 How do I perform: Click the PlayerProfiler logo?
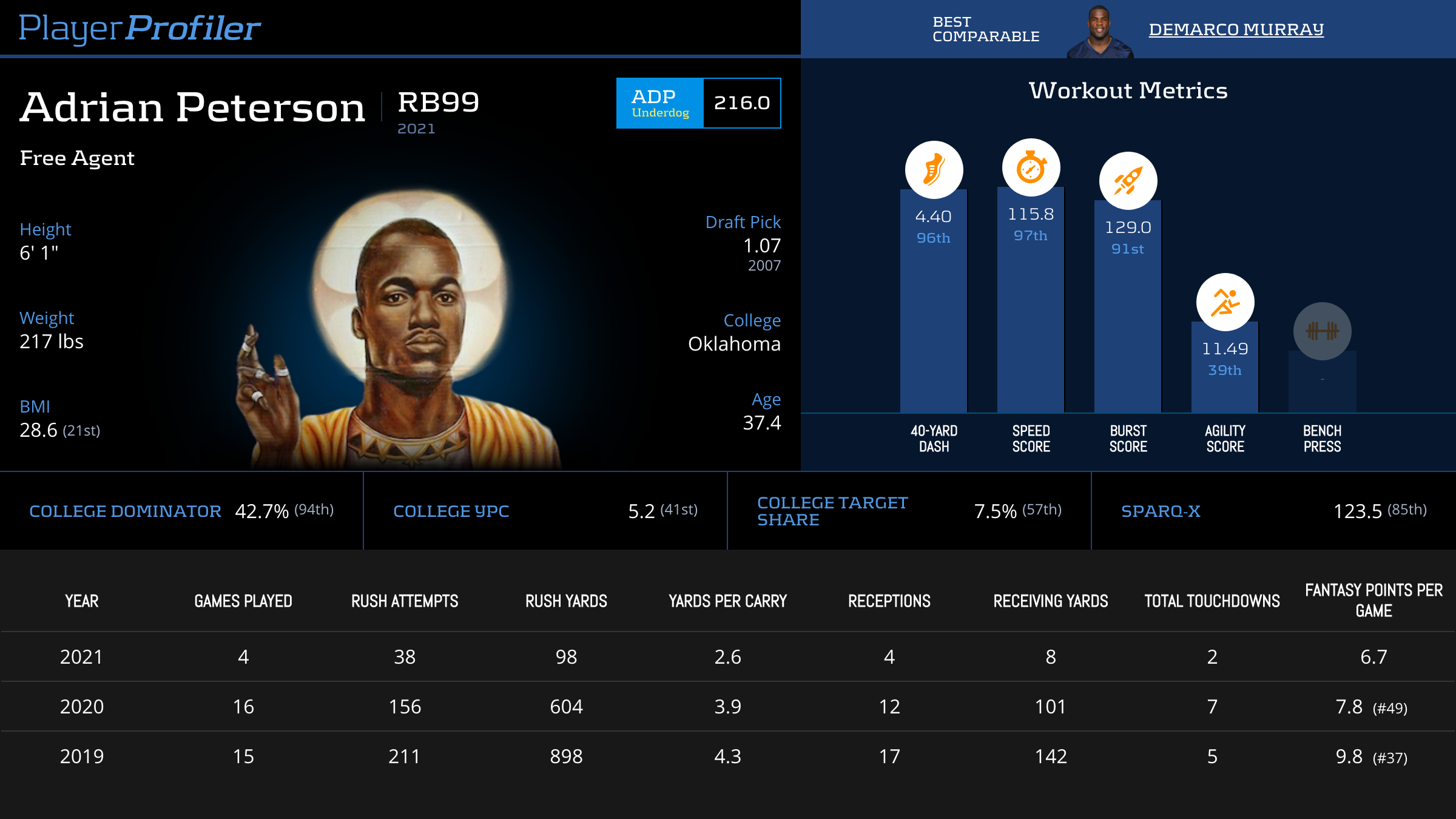point(140,28)
